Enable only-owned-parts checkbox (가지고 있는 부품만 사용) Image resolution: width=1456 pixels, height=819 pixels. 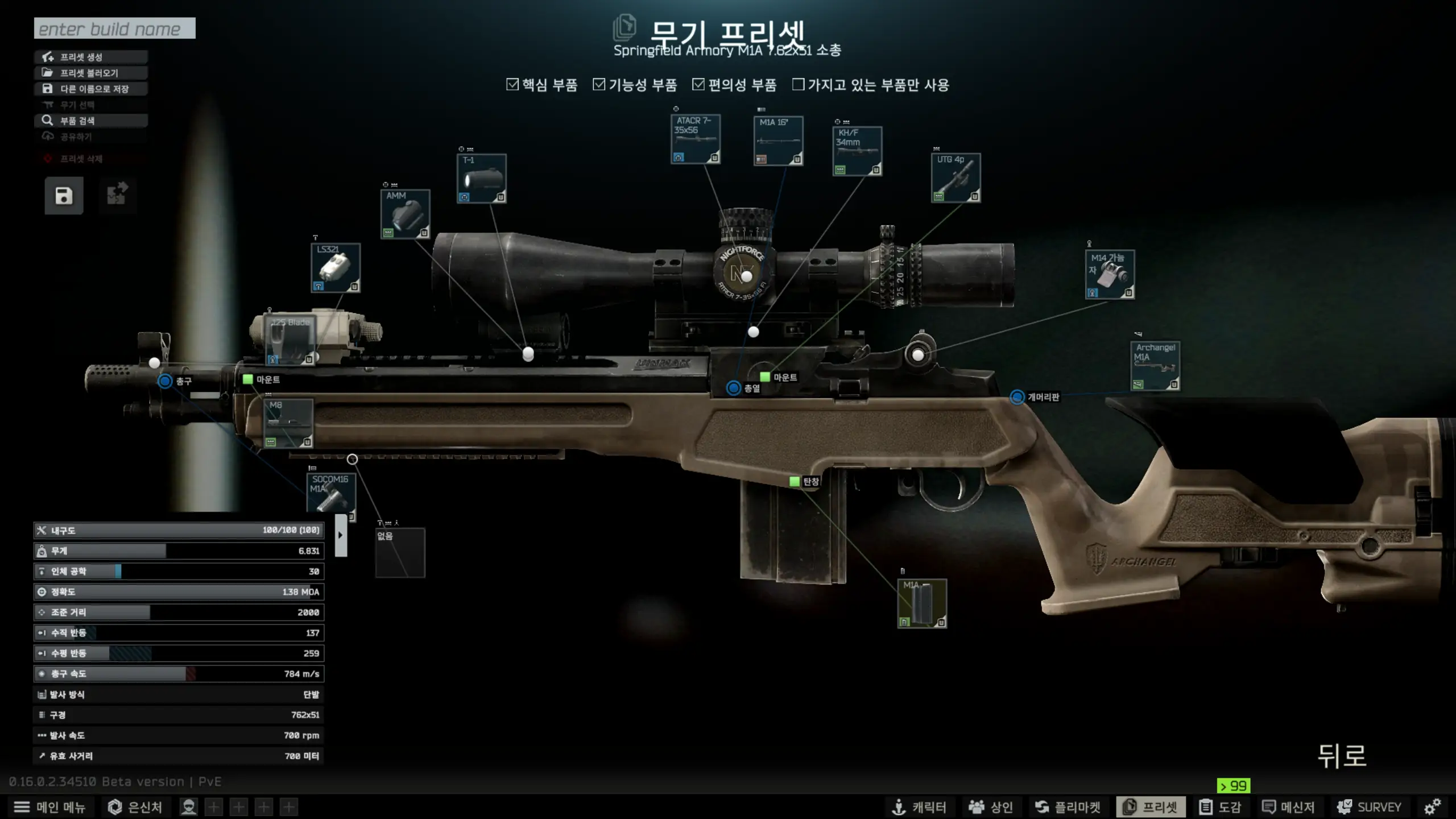pos(799,85)
